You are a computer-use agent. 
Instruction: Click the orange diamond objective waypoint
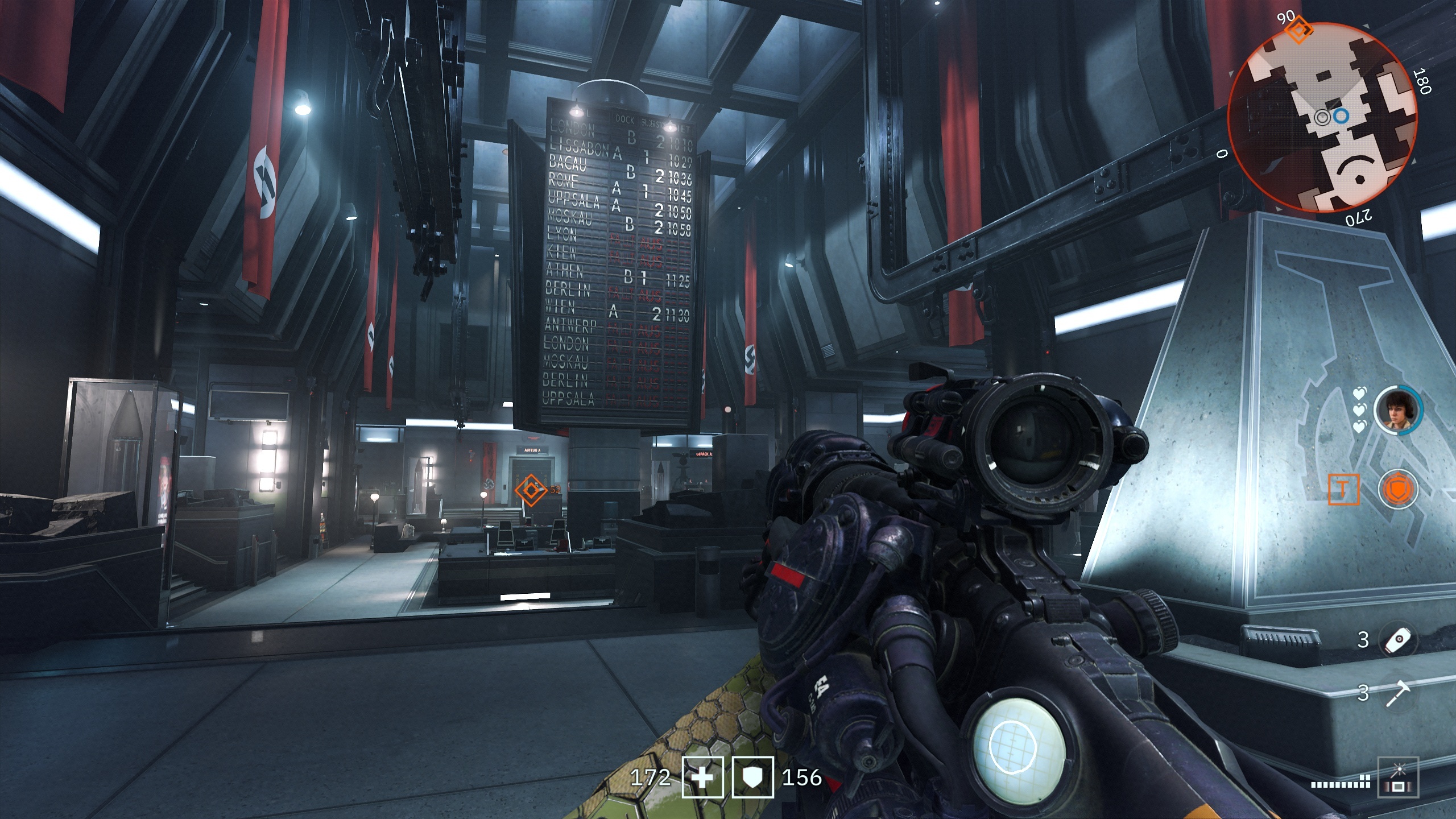[530, 490]
